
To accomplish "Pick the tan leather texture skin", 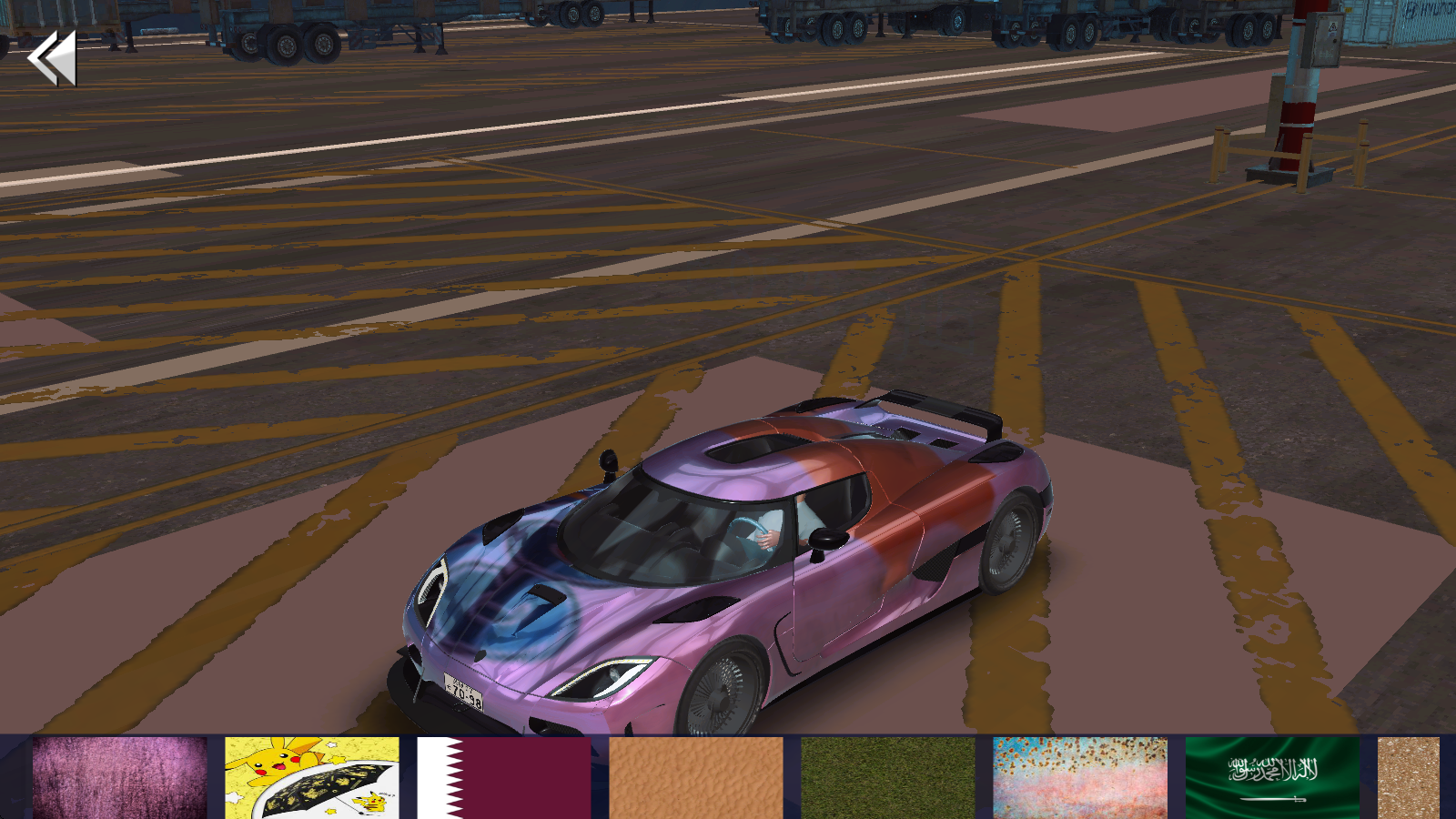I will pos(696,778).
